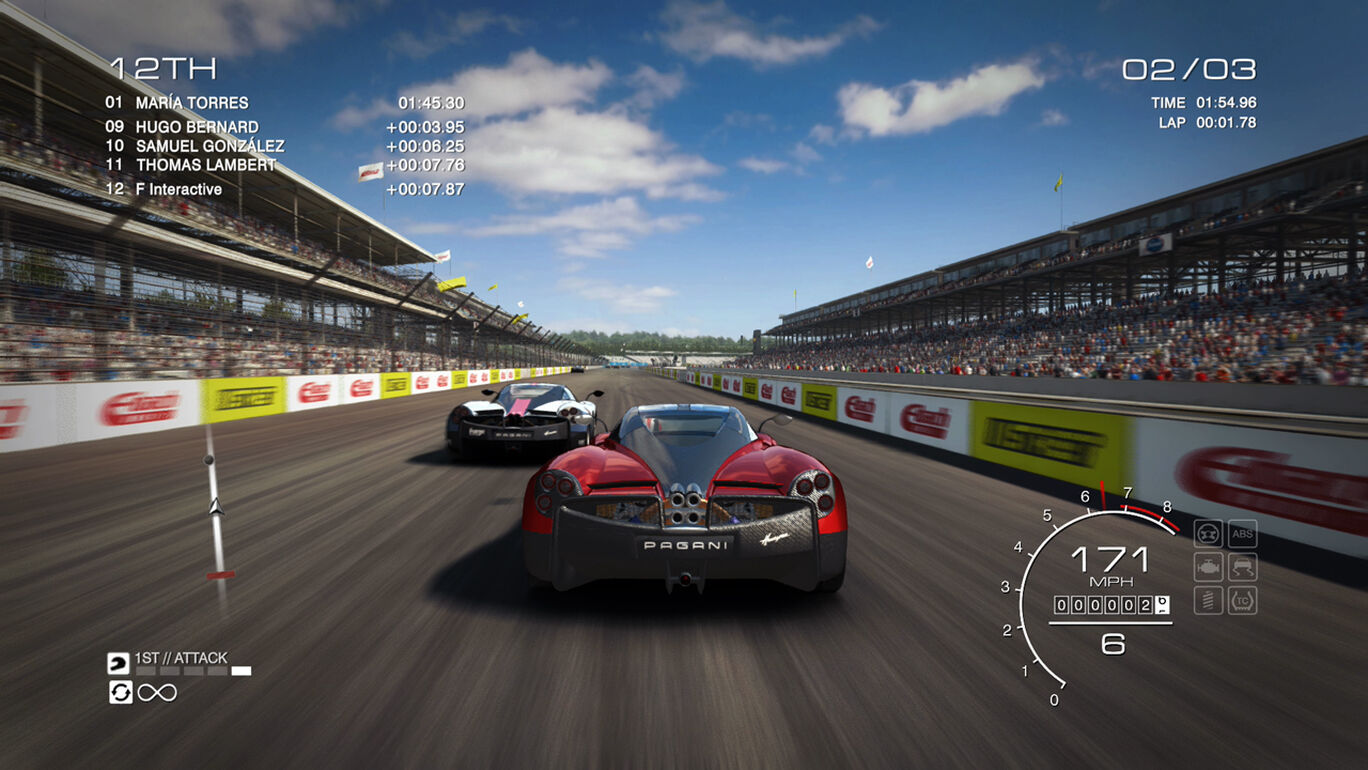The image size is (1368, 770).
Task: Select the flashback rewind icon
Action: [x=121, y=692]
